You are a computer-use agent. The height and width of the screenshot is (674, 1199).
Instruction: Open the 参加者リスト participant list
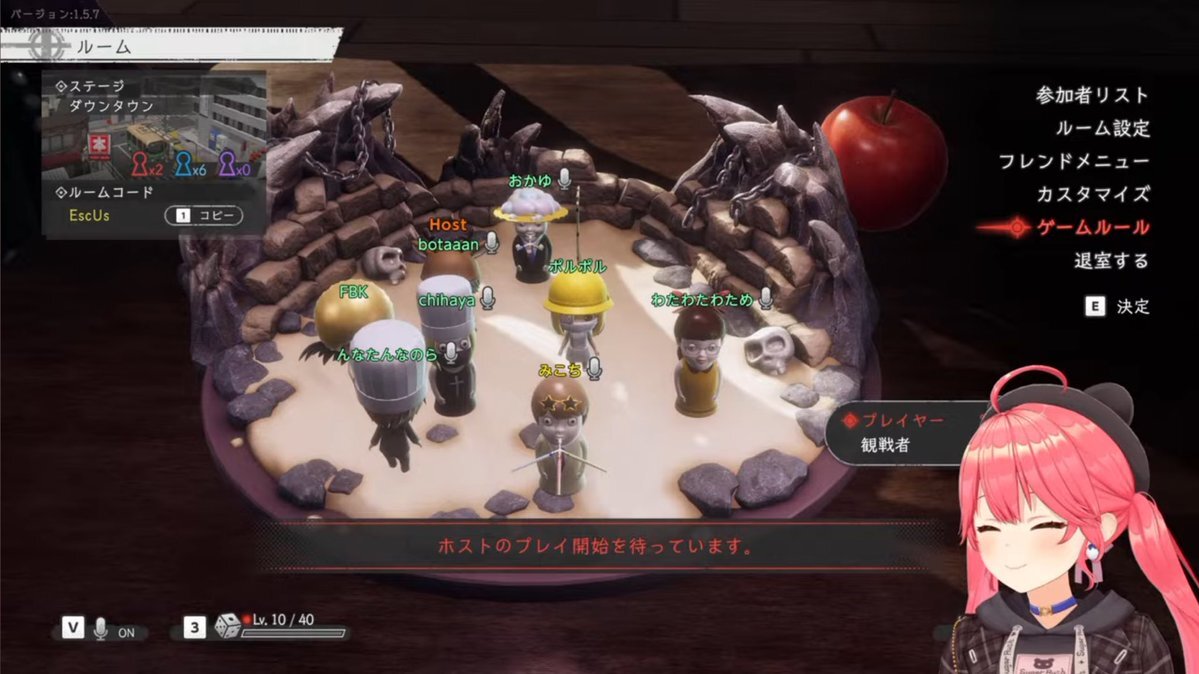pyautogui.click(x=1092, y=96)
